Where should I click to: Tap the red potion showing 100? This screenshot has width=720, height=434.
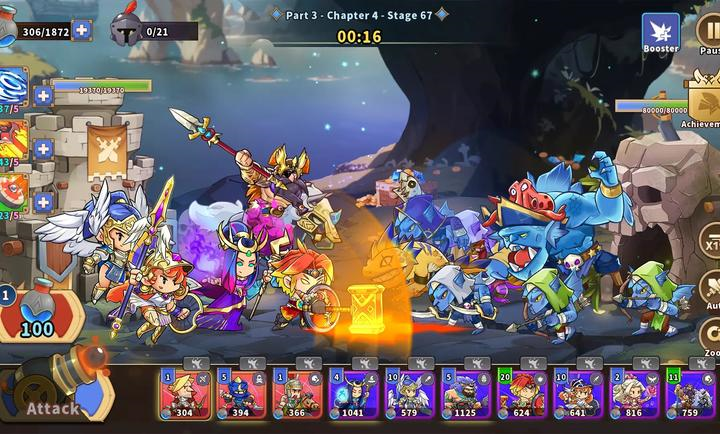[36, 312]
